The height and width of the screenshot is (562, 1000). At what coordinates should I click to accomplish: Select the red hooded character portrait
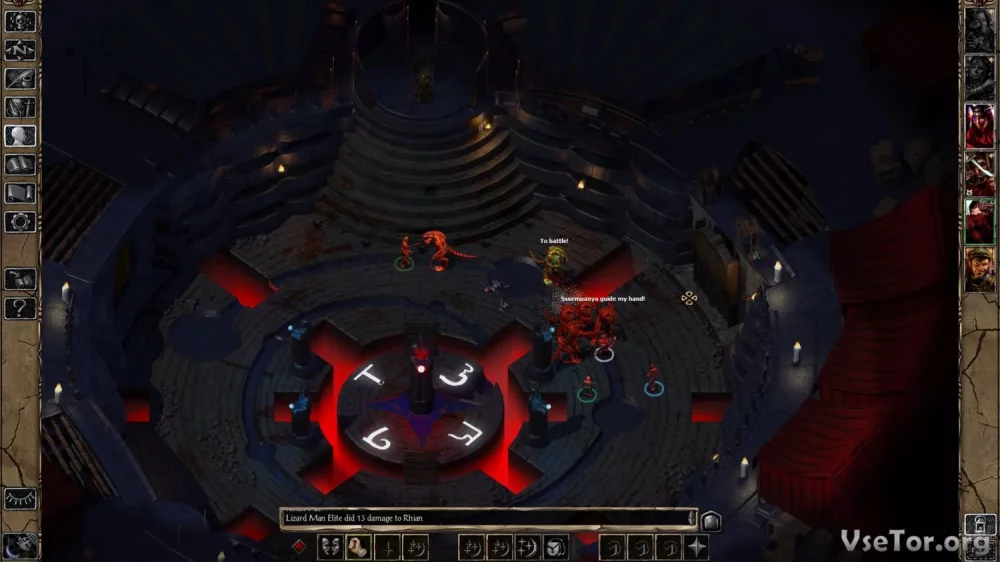[979, 125]
